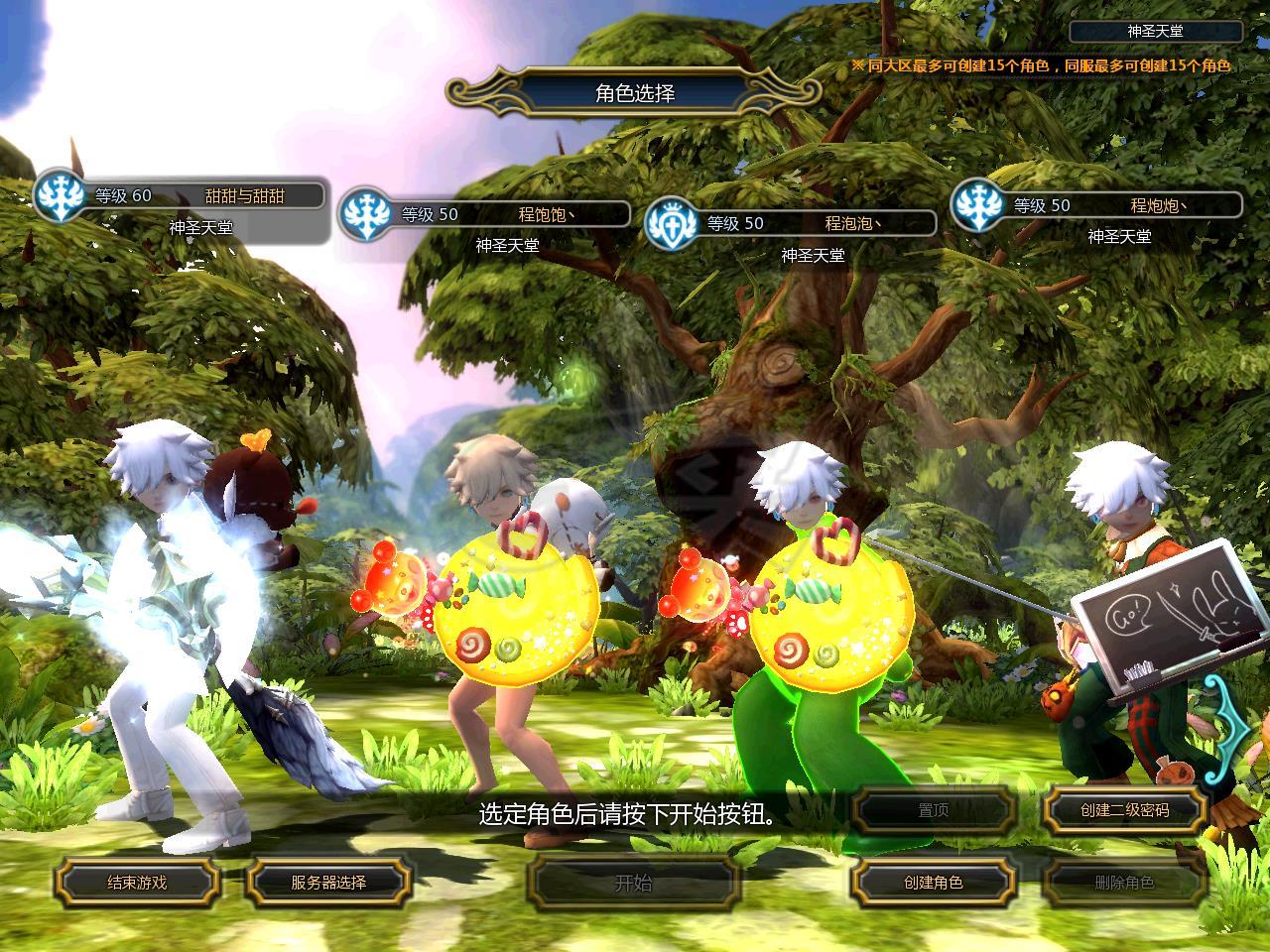Click the 删除角色 delete character button

point(1124,882)
